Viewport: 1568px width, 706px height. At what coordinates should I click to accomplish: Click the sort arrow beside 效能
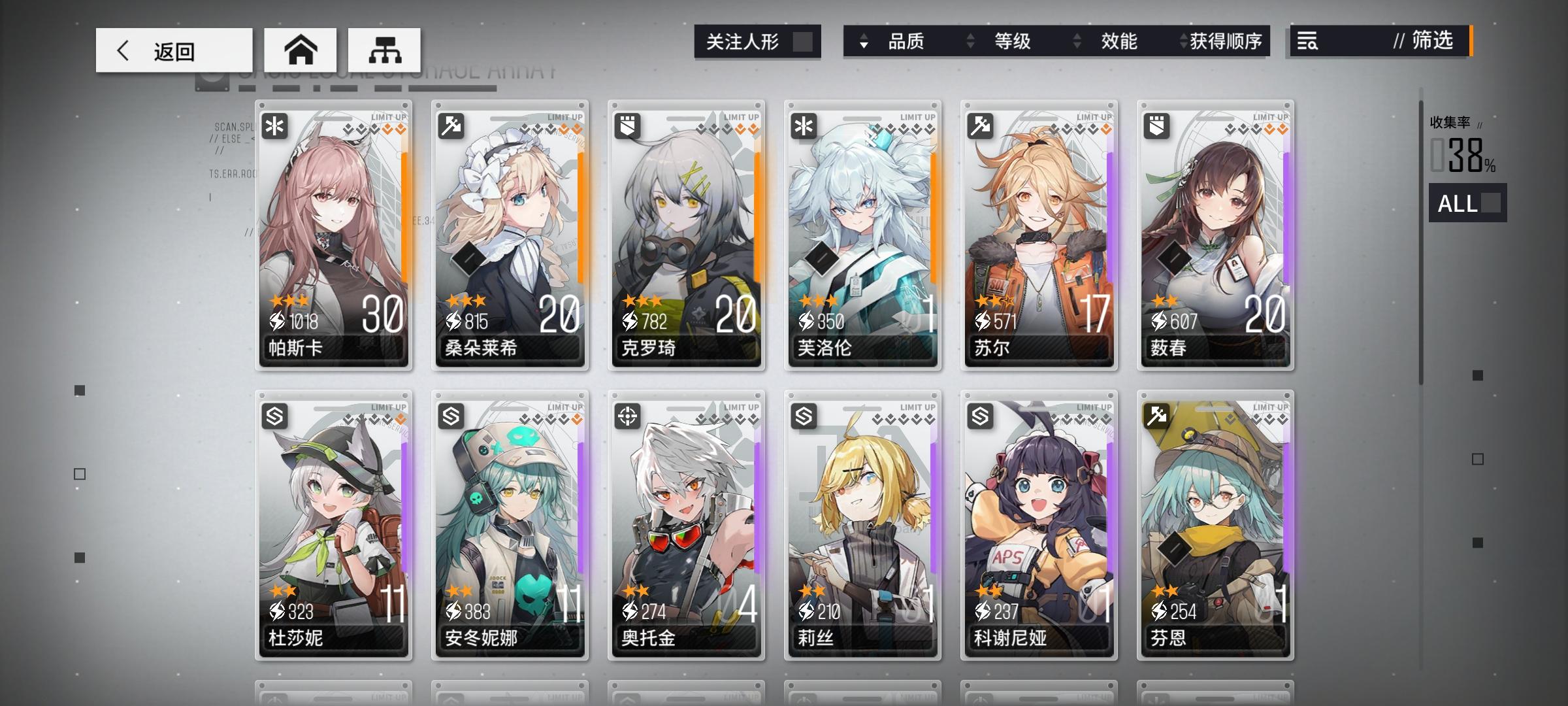click(1075, 41)
